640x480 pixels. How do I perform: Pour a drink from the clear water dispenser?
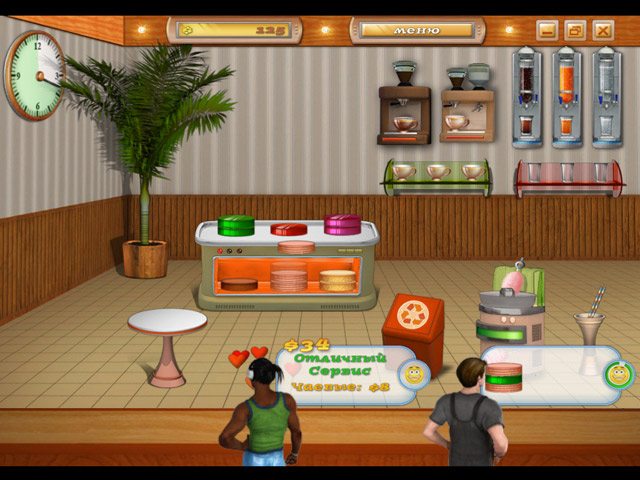coord(605,95)
